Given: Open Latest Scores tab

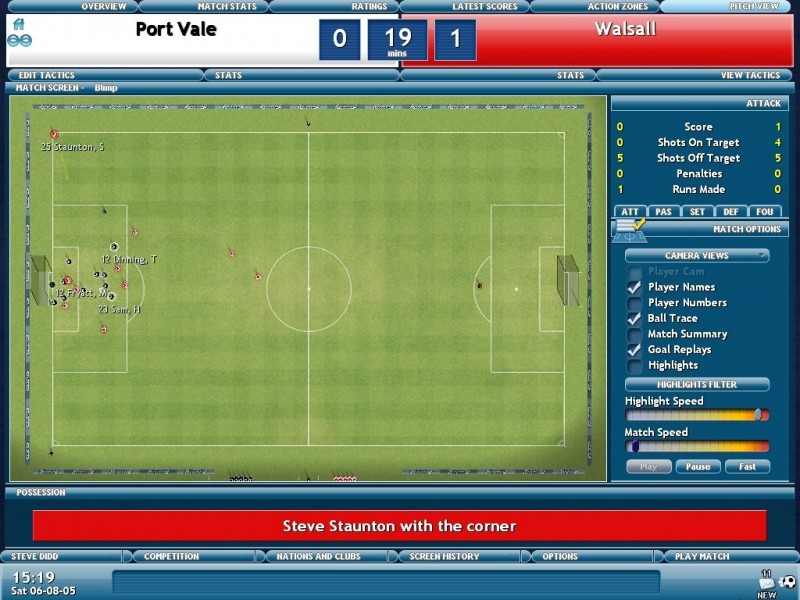Looking at the screenshot, I should [x=484, y=7].
